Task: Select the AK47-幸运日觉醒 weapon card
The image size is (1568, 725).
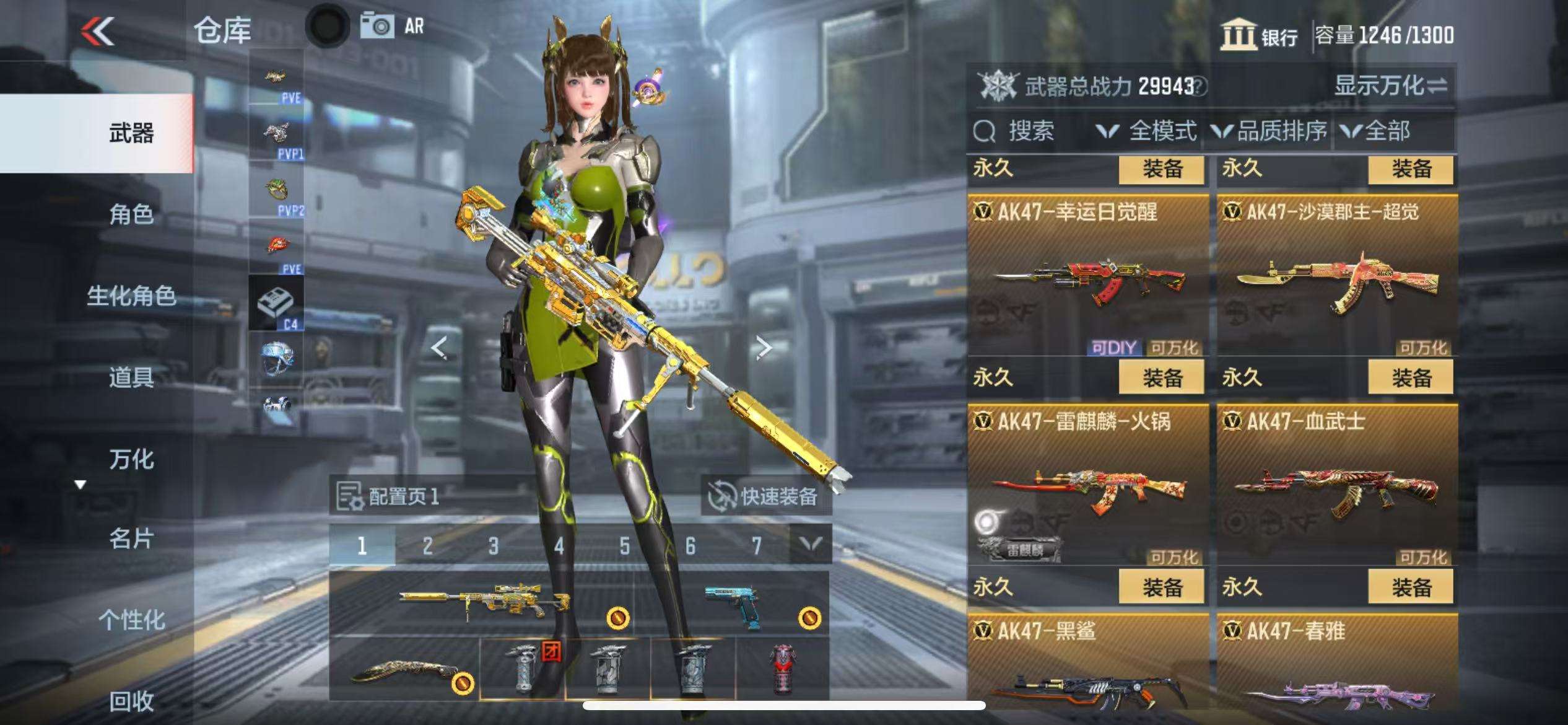Action: [1087, 276]
